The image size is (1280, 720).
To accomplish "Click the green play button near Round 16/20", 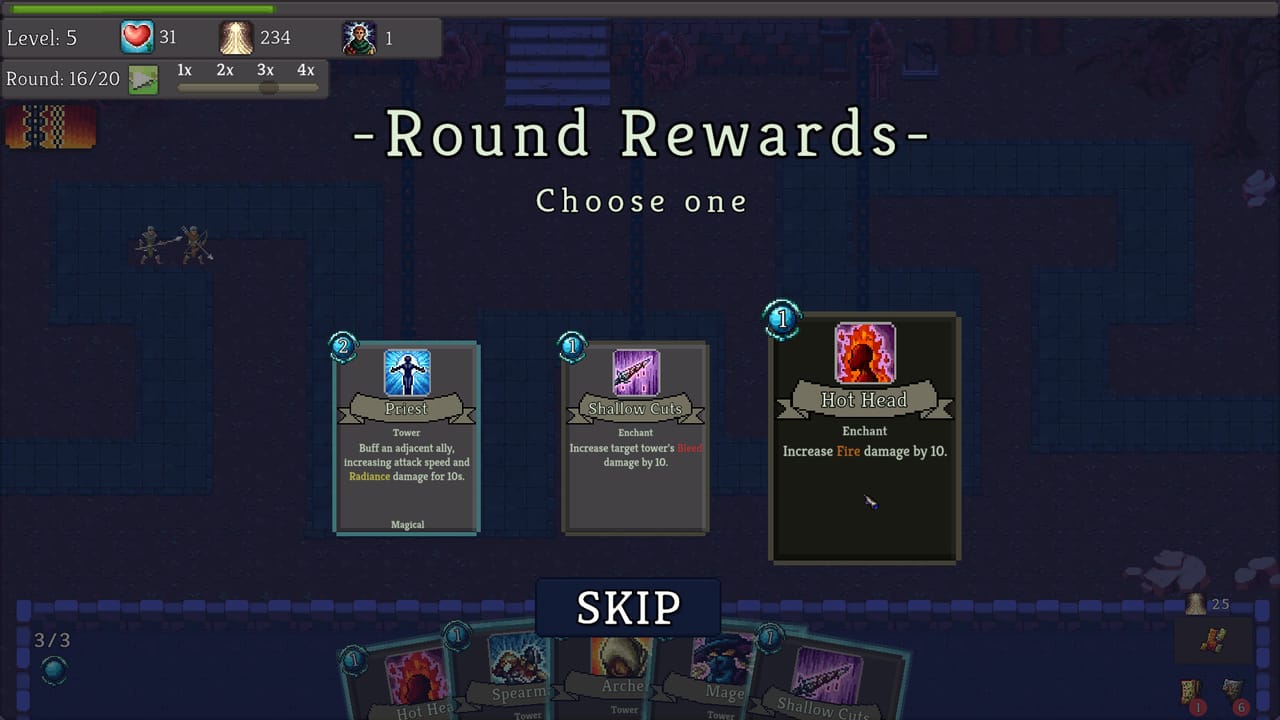I will click(x=143, y=79).
